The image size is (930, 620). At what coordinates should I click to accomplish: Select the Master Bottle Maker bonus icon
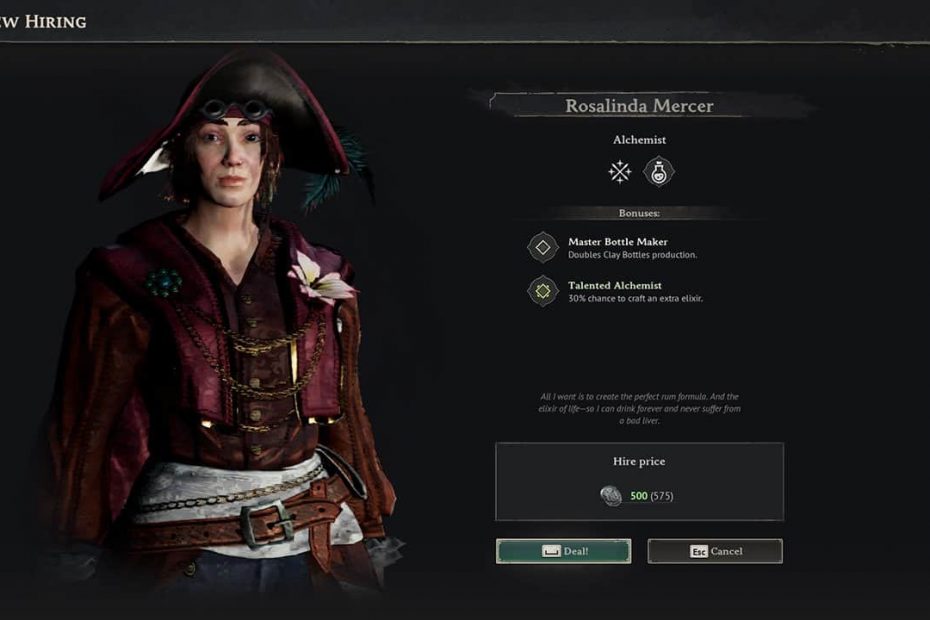[543, 247]
